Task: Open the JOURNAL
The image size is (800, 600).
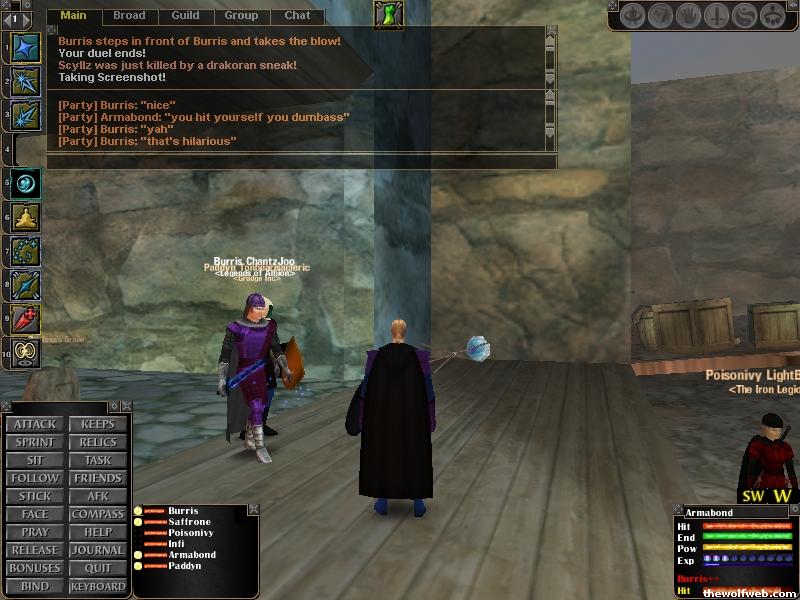Action: pyautogui.click(x=98, y=550)
